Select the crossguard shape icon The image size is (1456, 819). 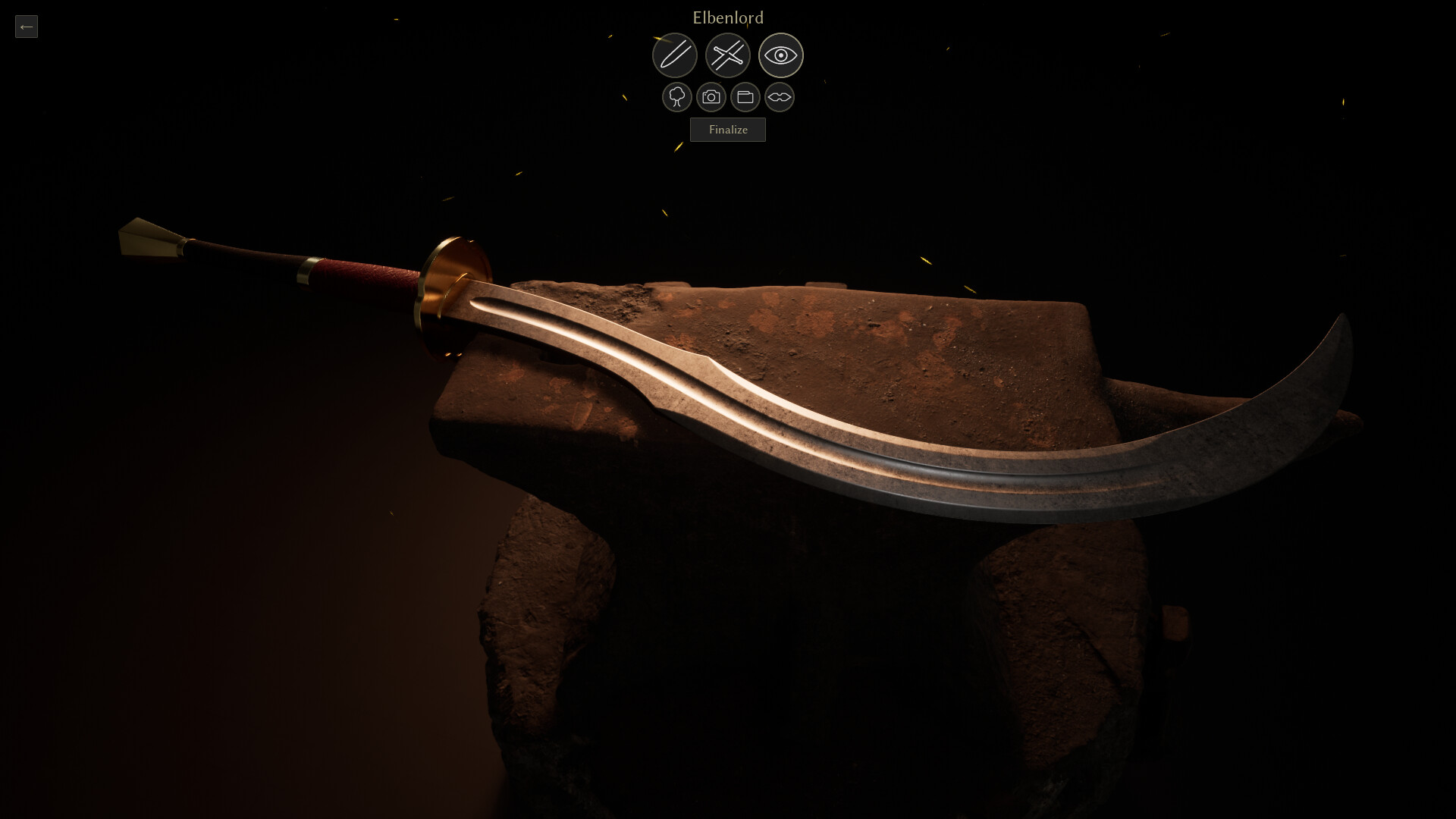tap(779, 97)
